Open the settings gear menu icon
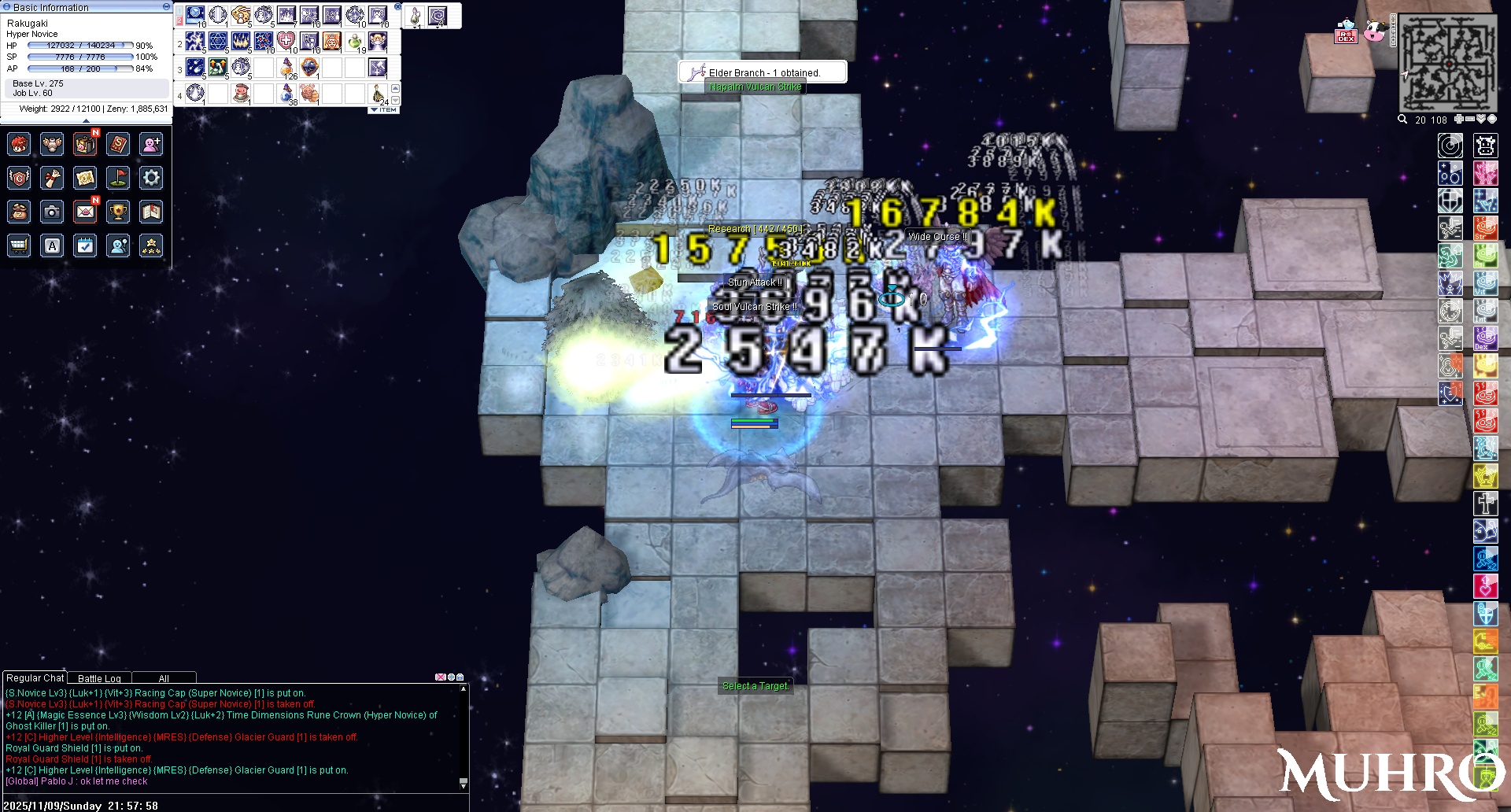 pyautogui.click(x=151, y=178)
